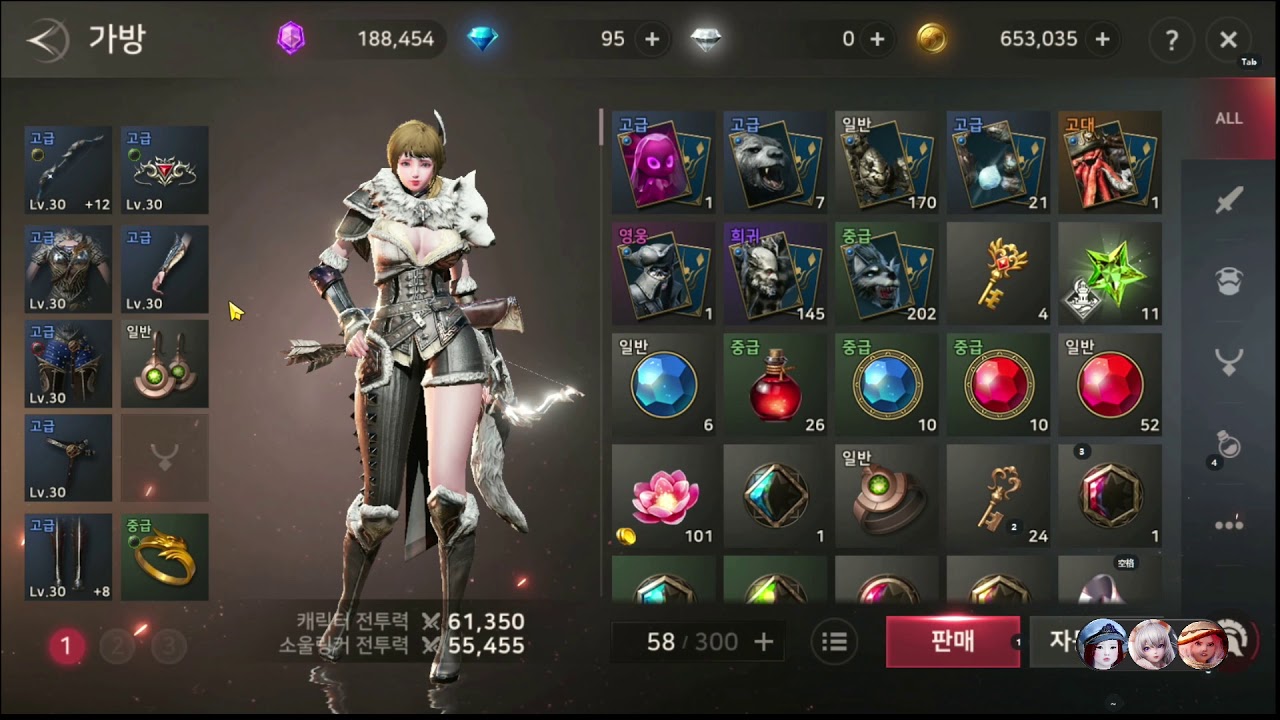Select the ornate golden key with red gem
The width and height of the screenshot is (1280, 720).
point(997,273)
